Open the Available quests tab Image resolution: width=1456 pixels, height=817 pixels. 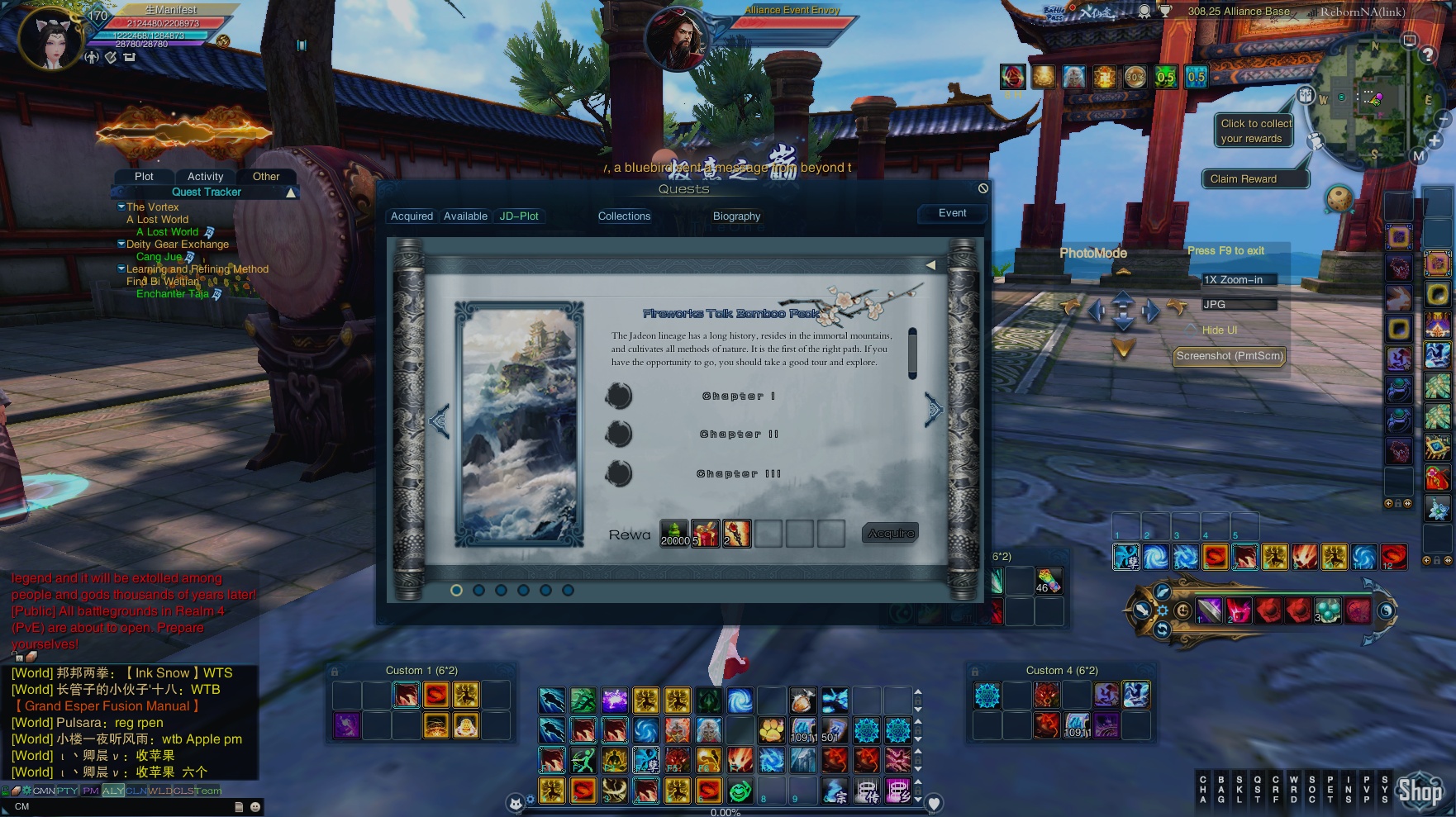point(465,216)
